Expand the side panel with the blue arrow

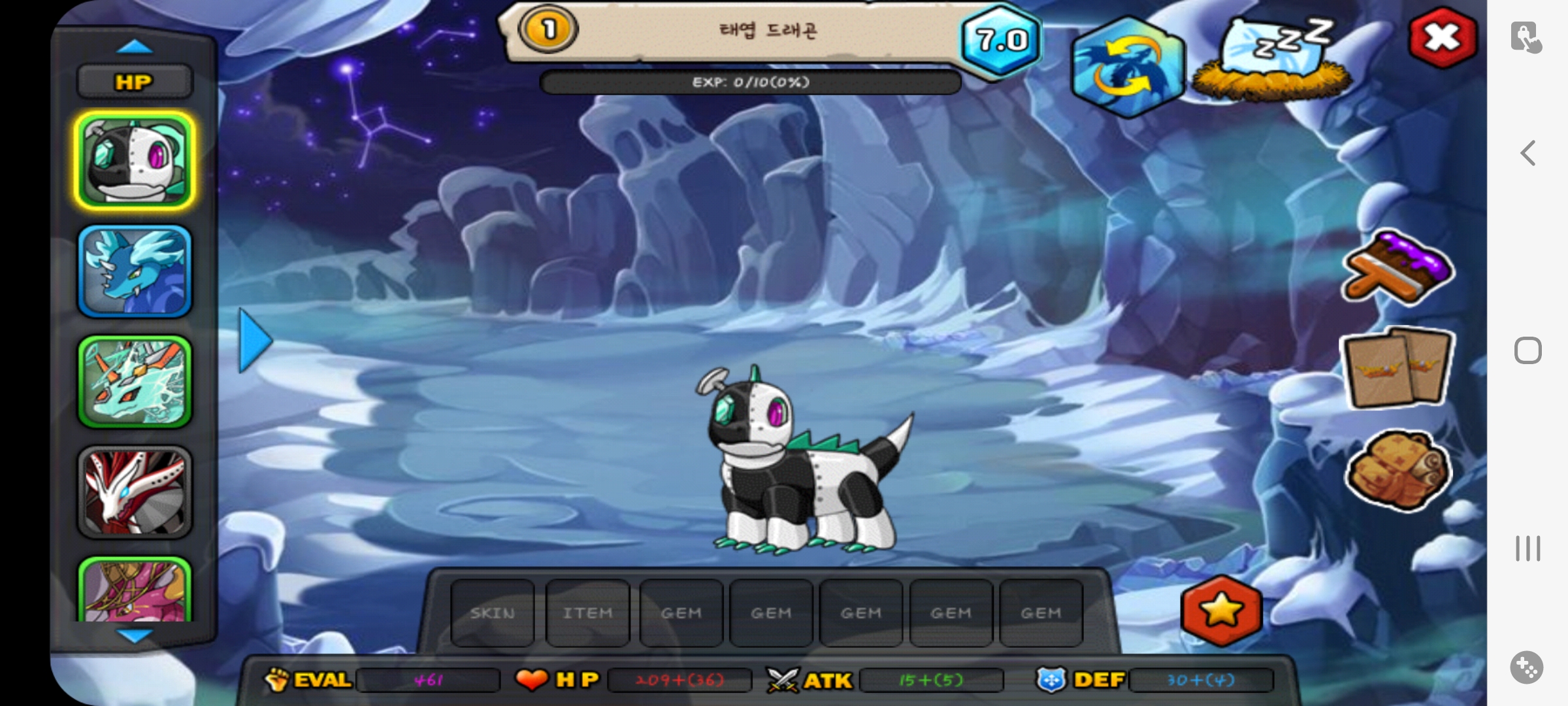pyautogui.click(x=255, y=341)
